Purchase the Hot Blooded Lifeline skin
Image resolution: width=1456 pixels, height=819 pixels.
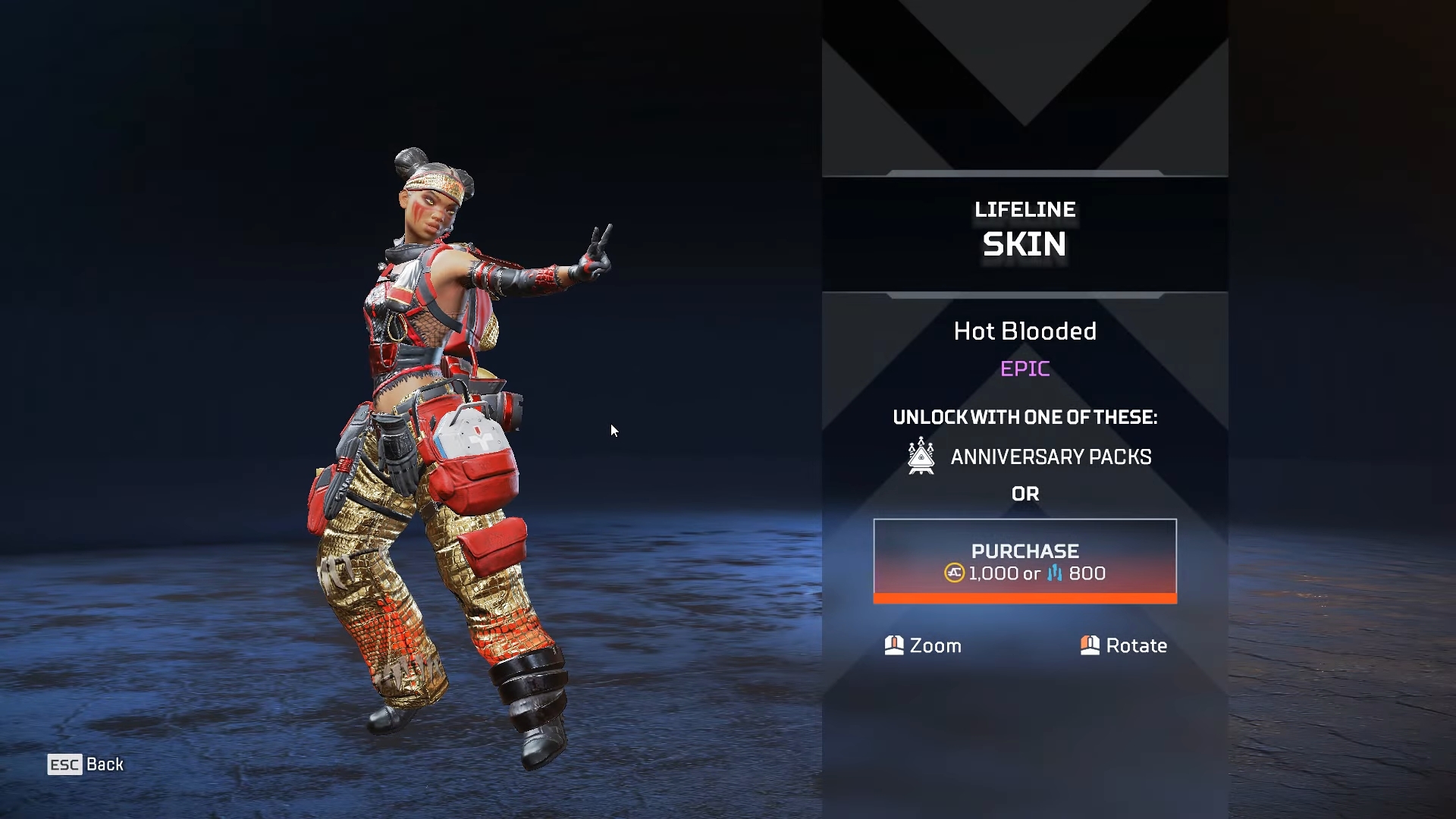pyautogui.click(x=1025, y=560)
